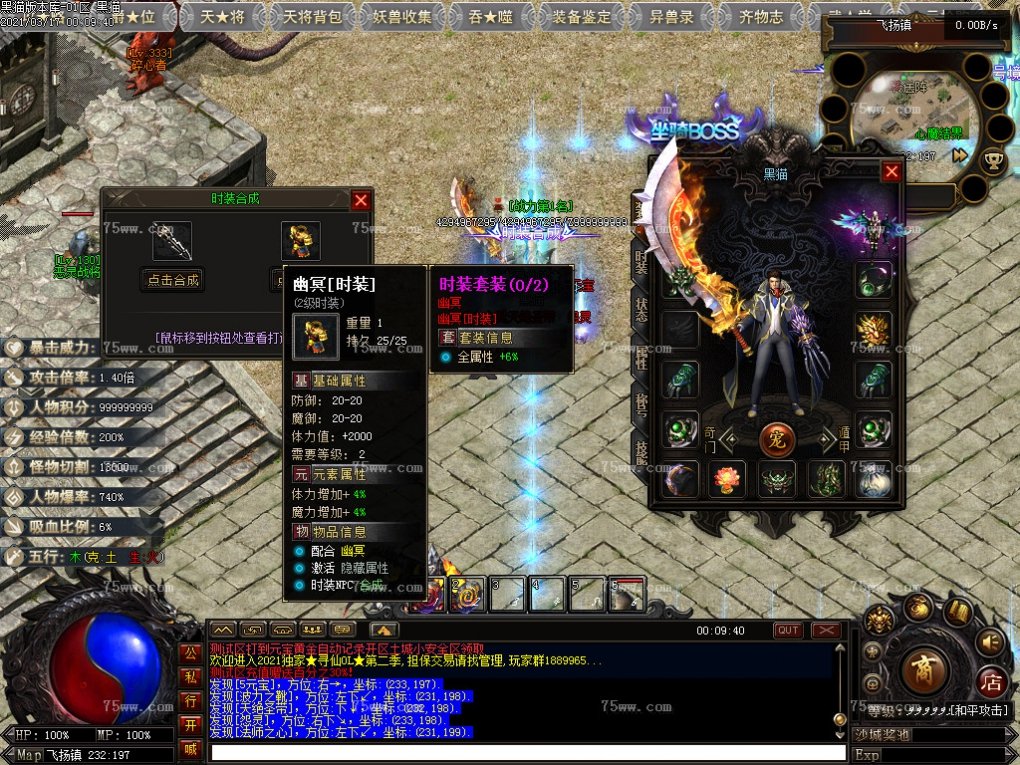Open the 妖兽收集 menu
The image size is (1020, 765).
(x=401, y=16)
